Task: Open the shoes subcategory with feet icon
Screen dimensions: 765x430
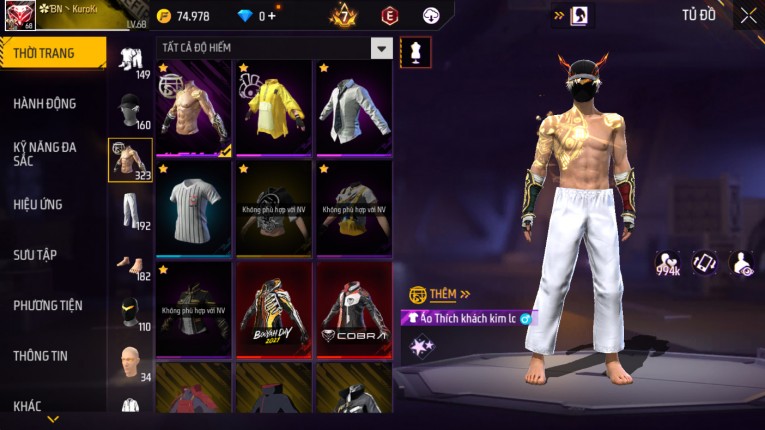Action: point(130,263)
